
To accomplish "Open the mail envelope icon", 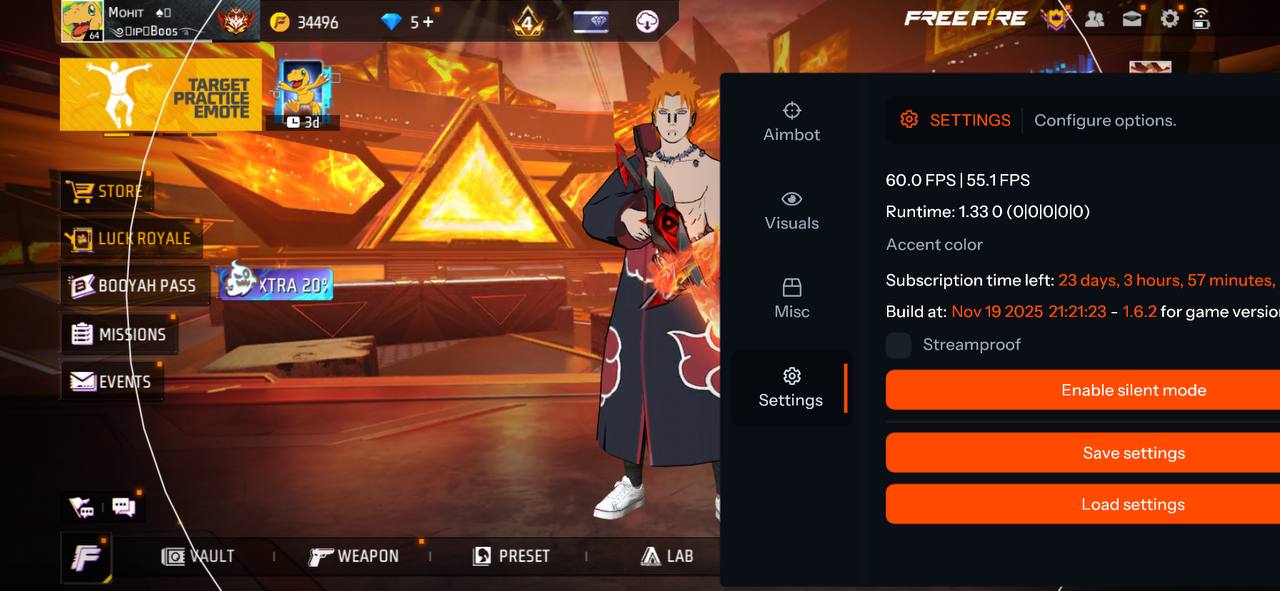I will [x=1132, y=18].
